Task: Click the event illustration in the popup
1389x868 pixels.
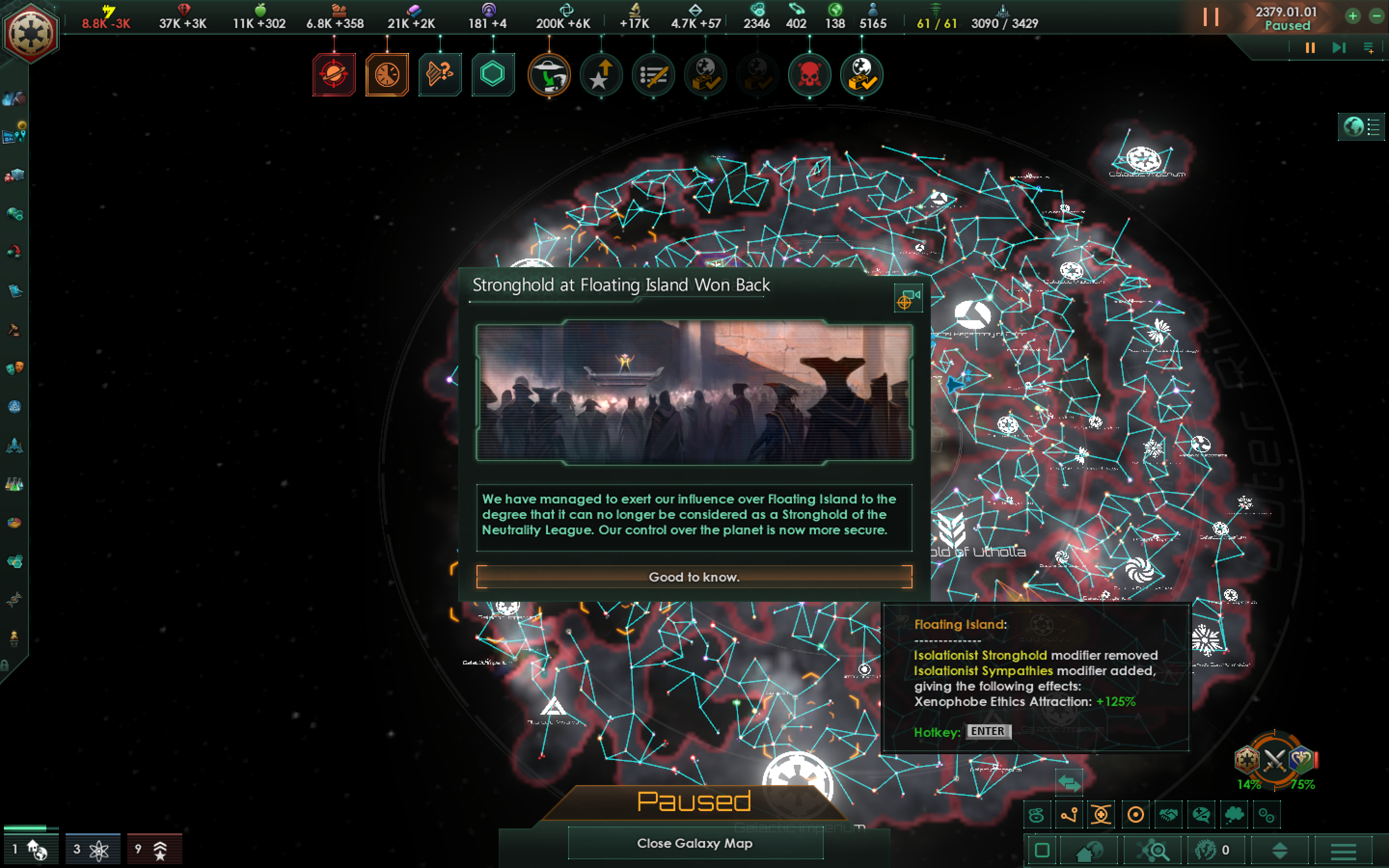Action: (694, 393)
